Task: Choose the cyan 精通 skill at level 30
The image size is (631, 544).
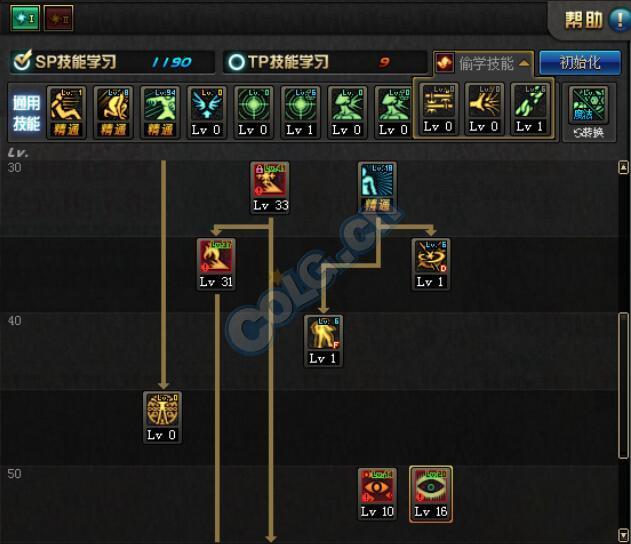Action: coord(378,185)
